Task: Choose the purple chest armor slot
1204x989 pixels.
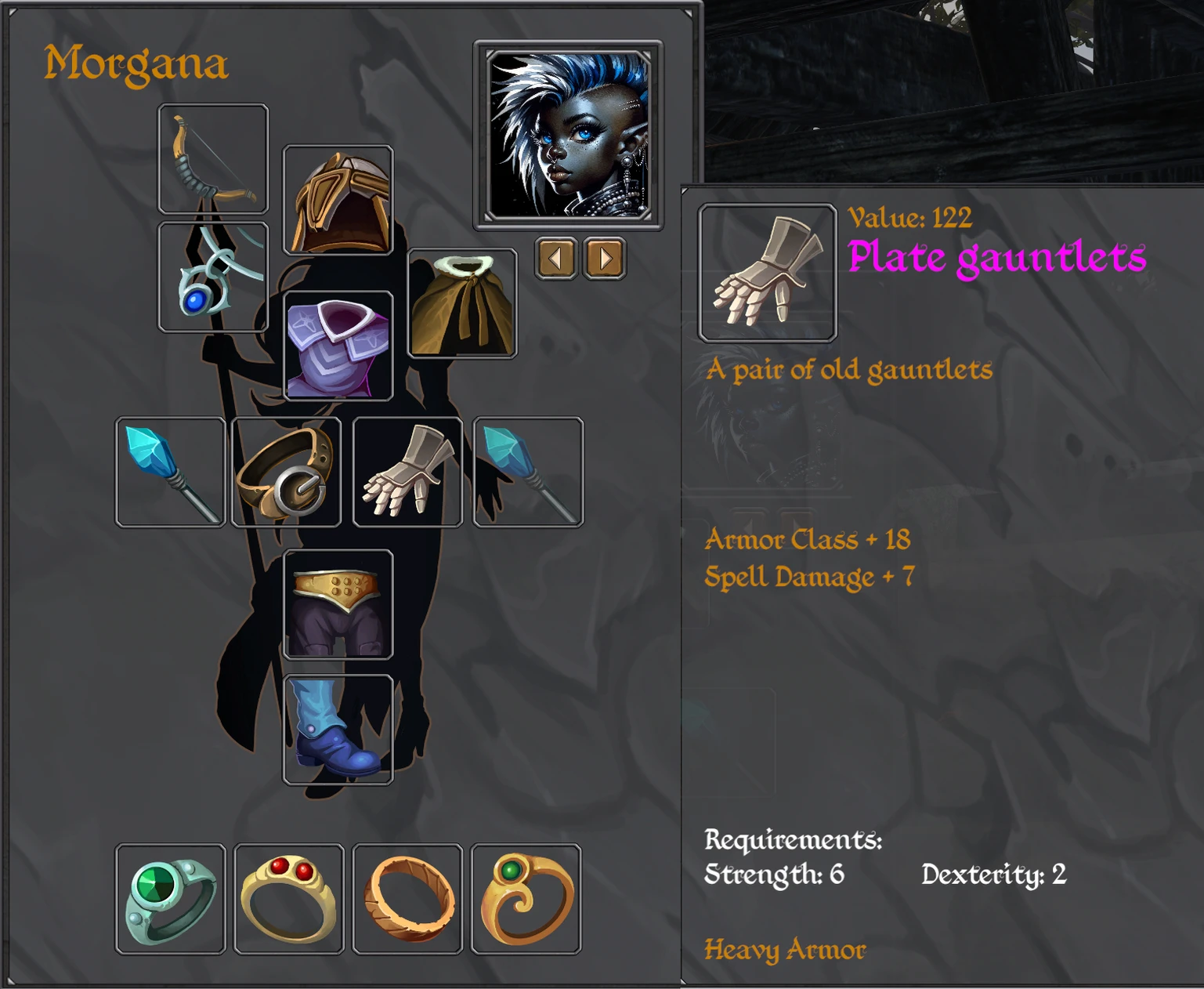Action: point(338,346)
